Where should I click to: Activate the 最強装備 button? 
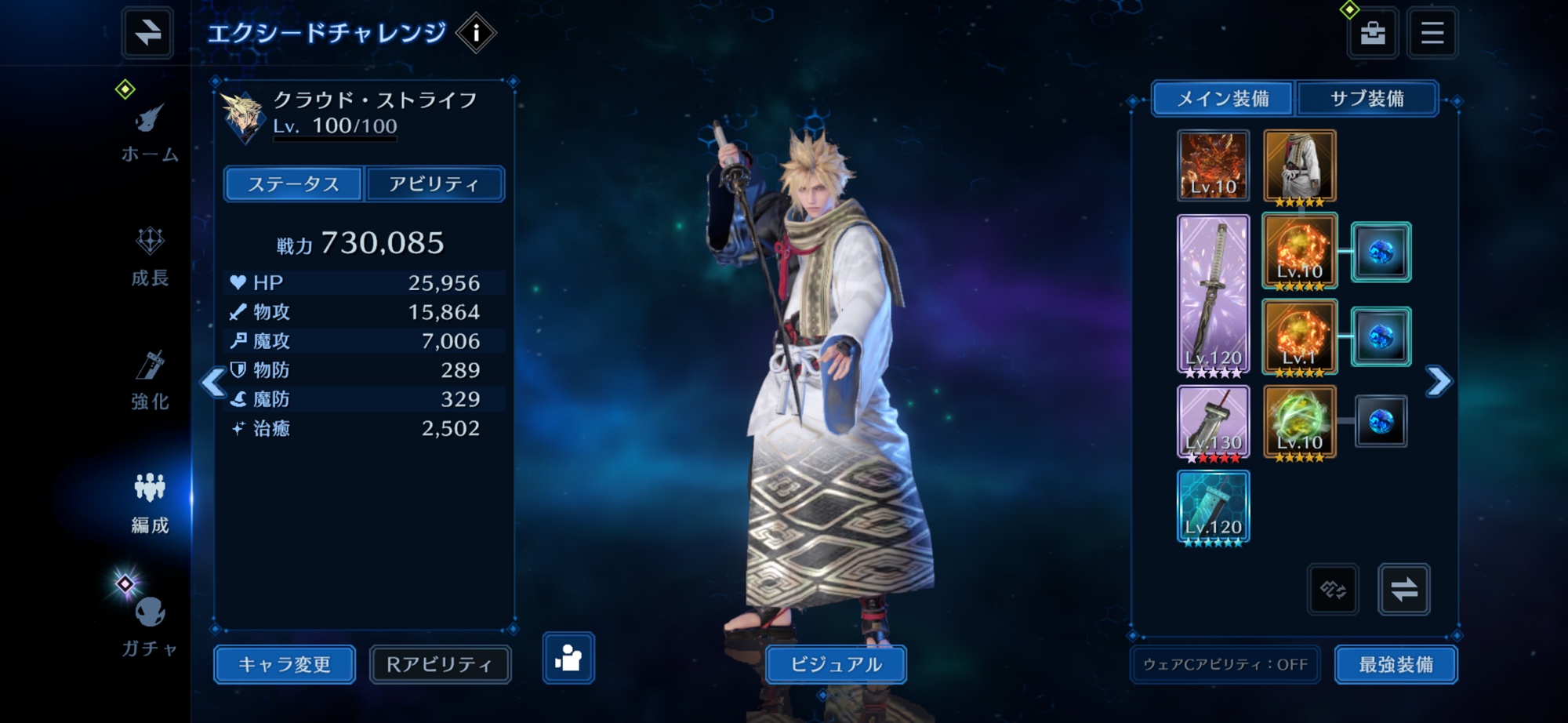coord(1396,664)
